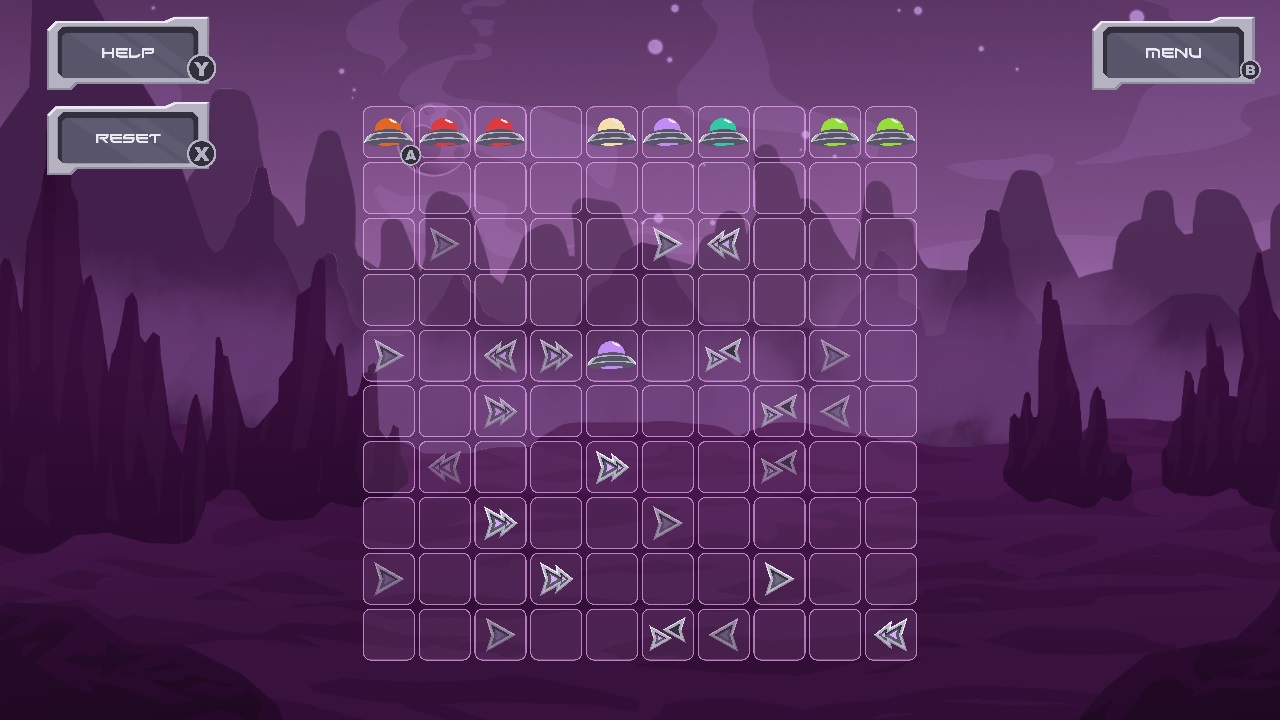
Task: Click the double-right arrow beside the purple UFO
Action: point(557,355)
